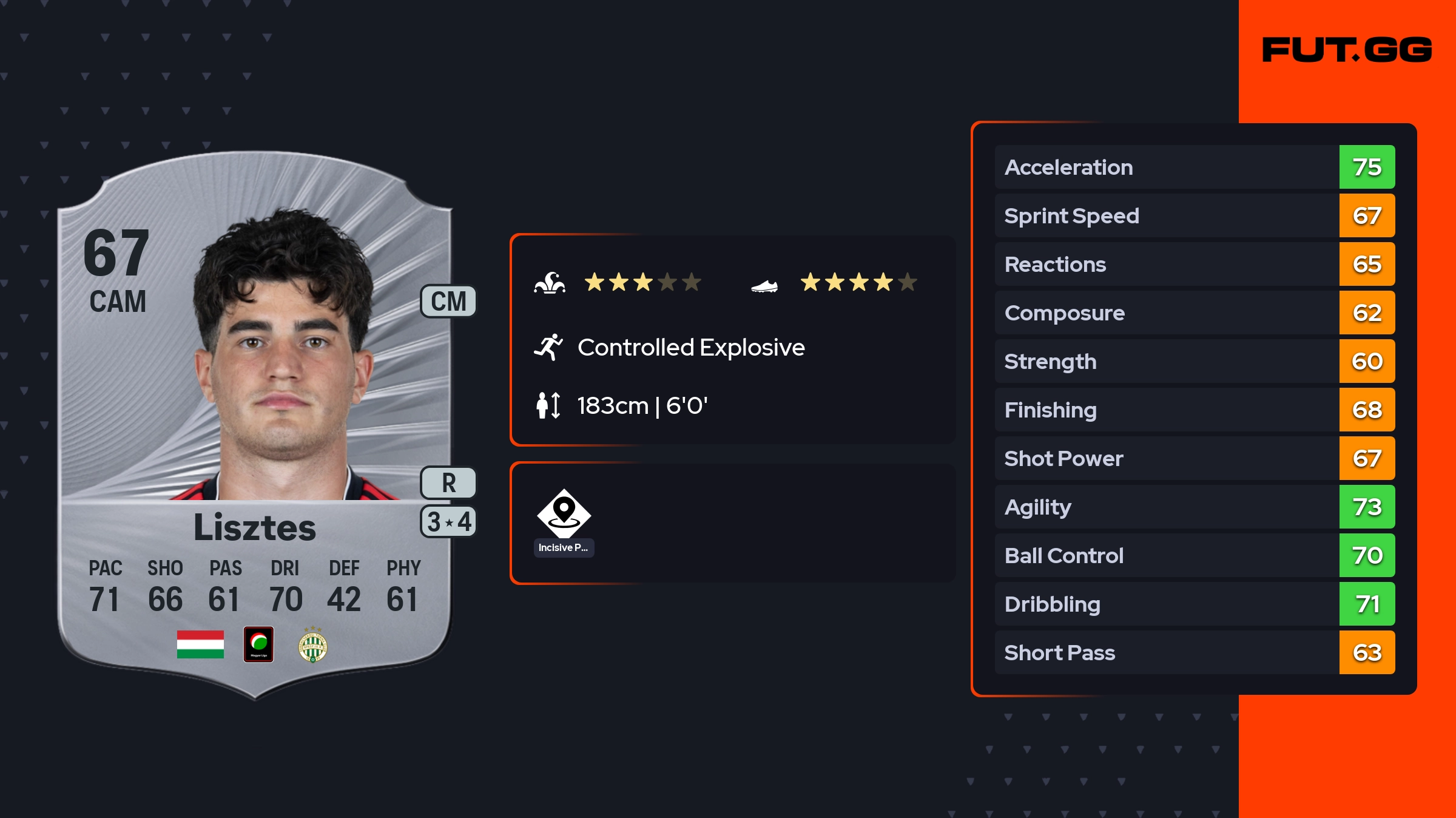The image size is (1456, 818).
Task: Click the R preferred foot badge
Action: click(448, 483)
